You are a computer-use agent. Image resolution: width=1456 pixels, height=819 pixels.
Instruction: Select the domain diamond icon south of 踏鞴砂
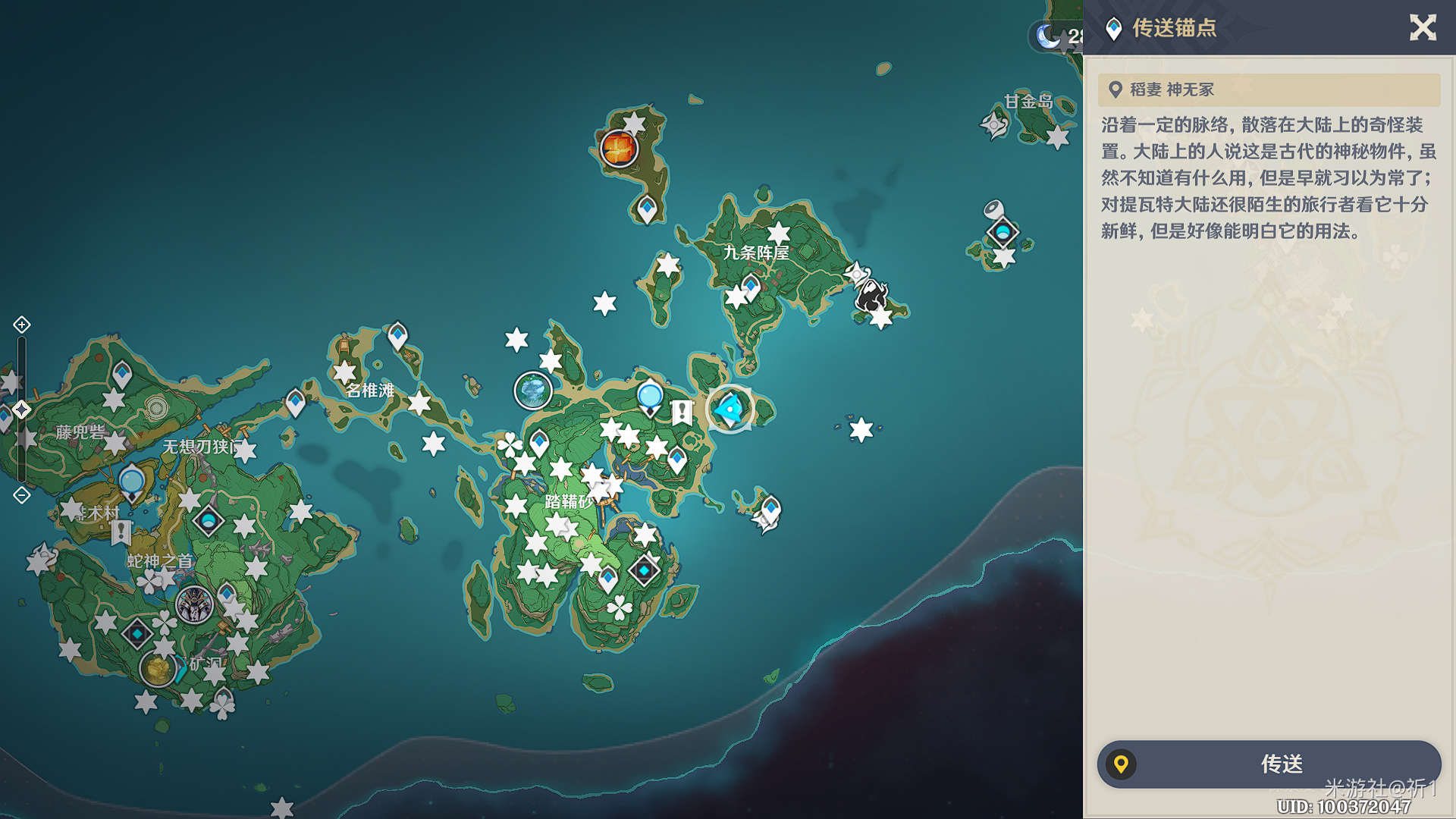(644, 570)
